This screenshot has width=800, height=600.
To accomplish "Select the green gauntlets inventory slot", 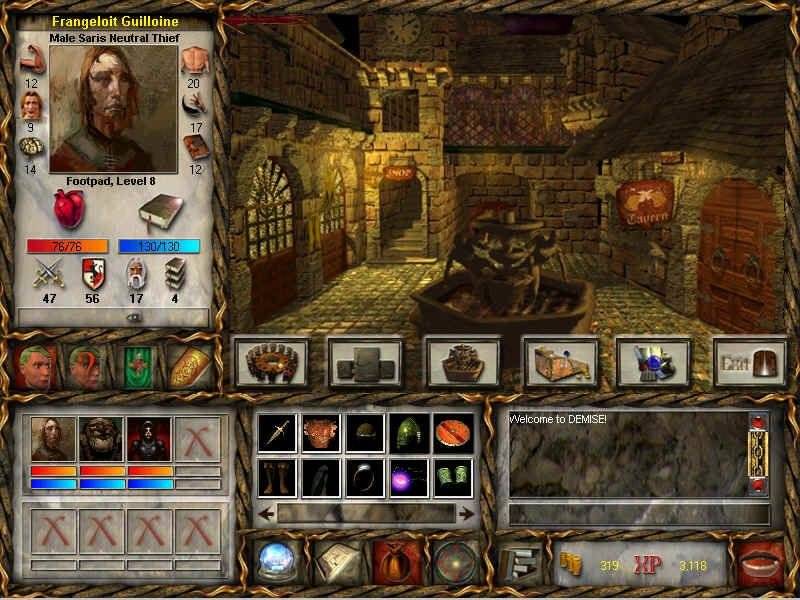I will [x=450, y=476].
